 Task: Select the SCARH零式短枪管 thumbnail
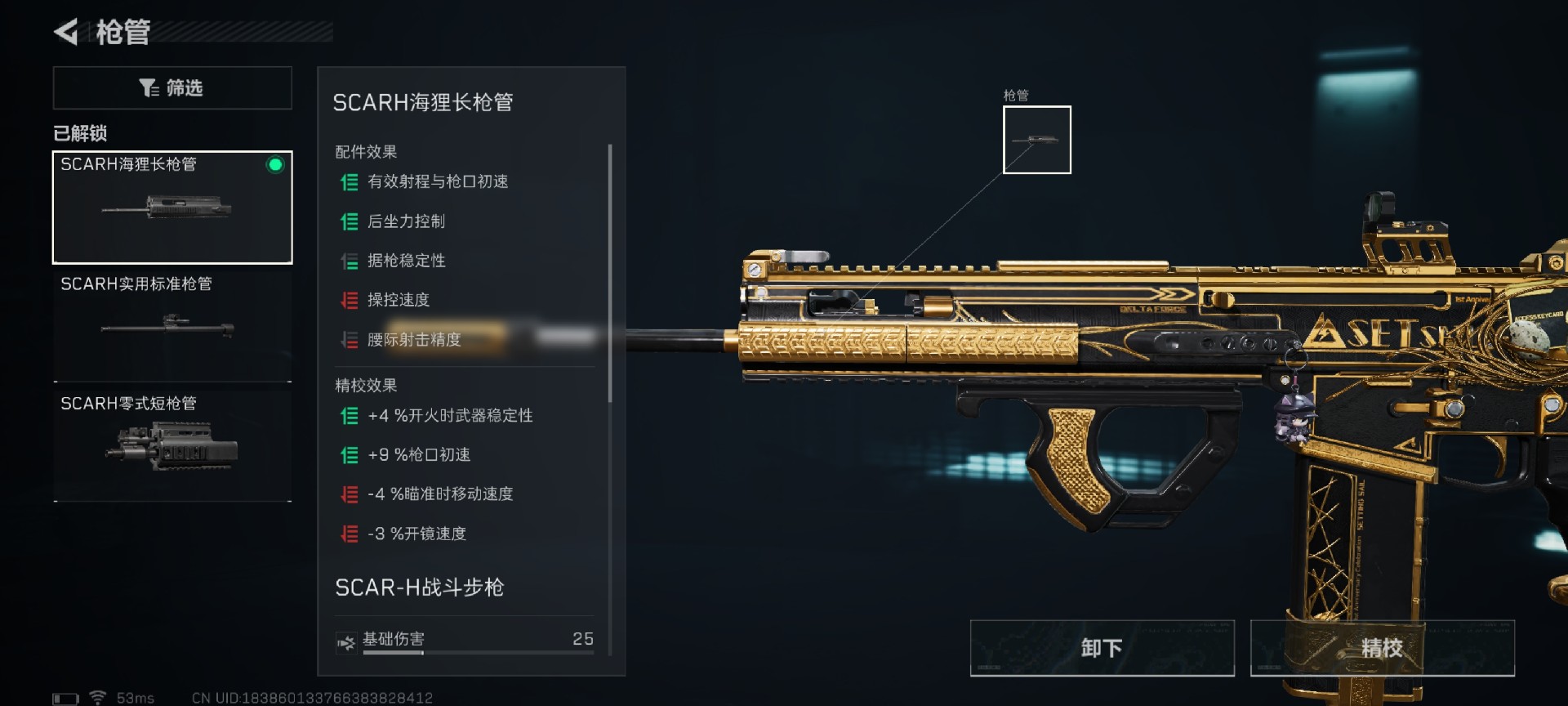(171, 445)
